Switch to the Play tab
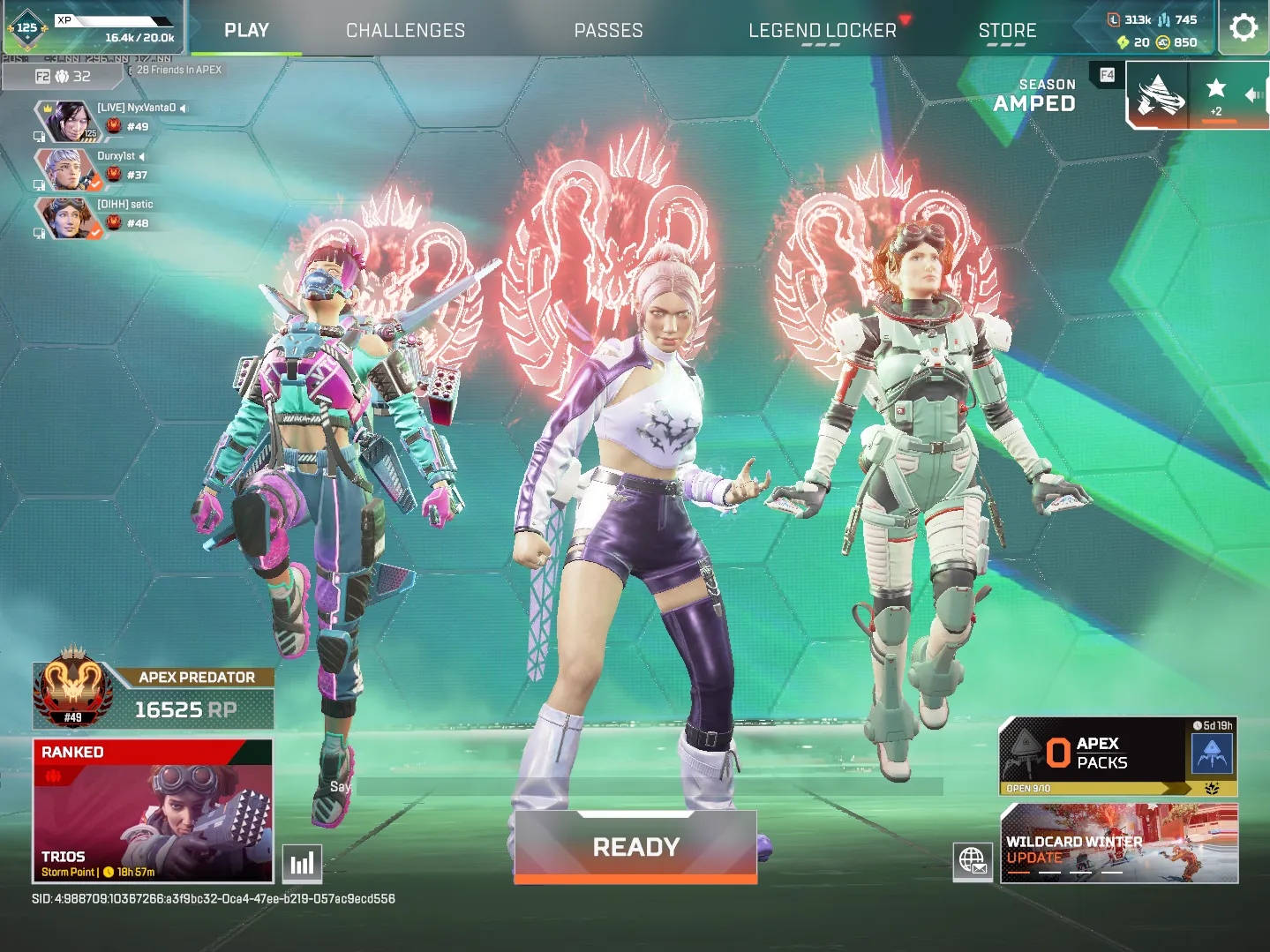This screenshot has height=952, width=1270. pyautogui.click(x=246, y=30)
